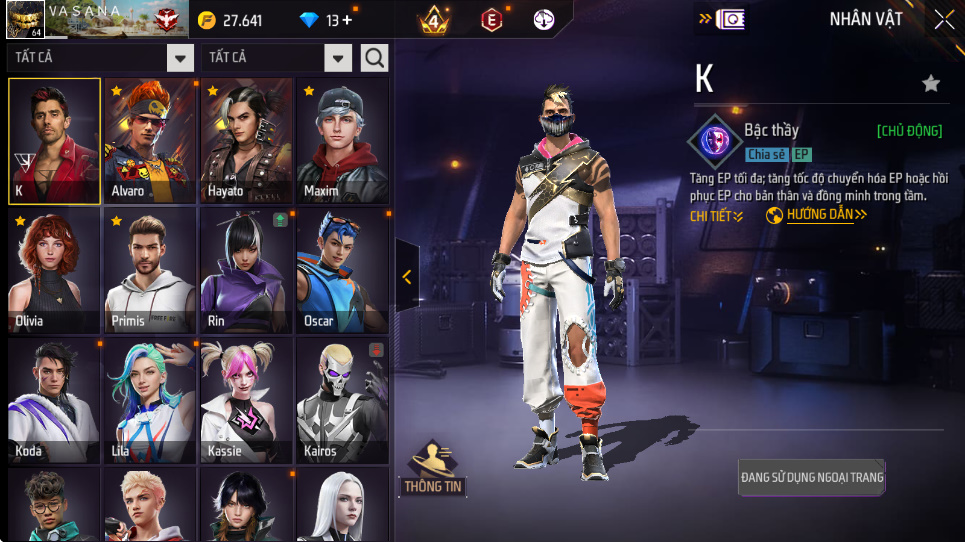Click the Đang Sử Dụng Ngoại Trang button

click(x=812, y=478)
